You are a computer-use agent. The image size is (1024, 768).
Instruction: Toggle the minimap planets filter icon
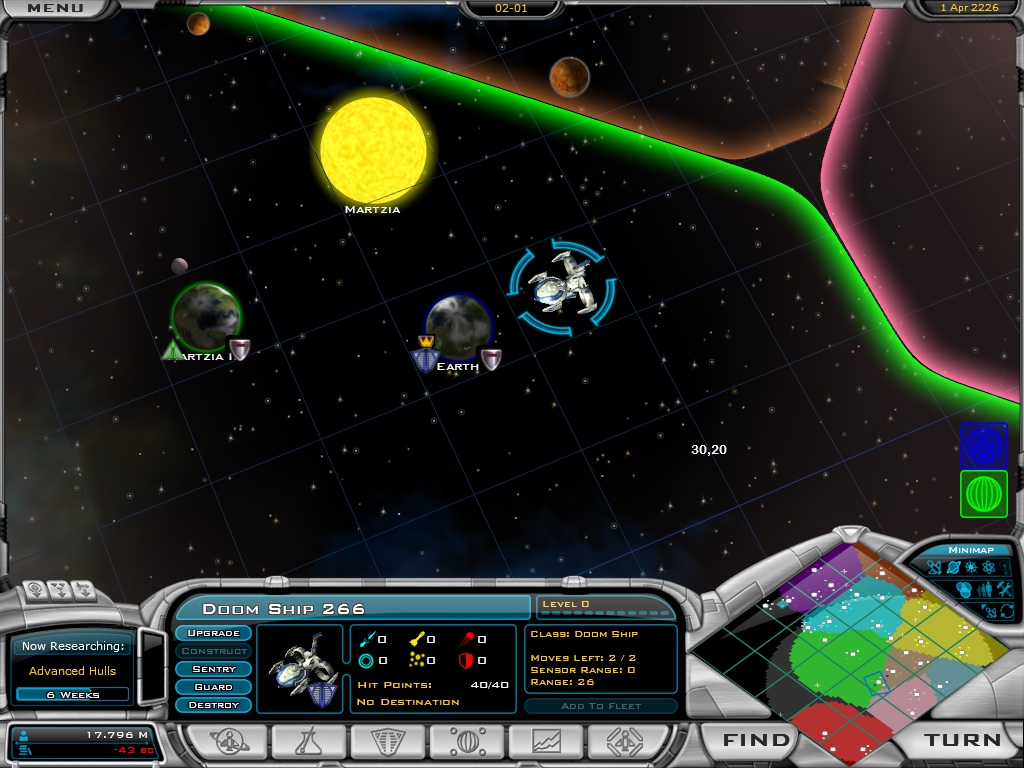pos(951,568)
